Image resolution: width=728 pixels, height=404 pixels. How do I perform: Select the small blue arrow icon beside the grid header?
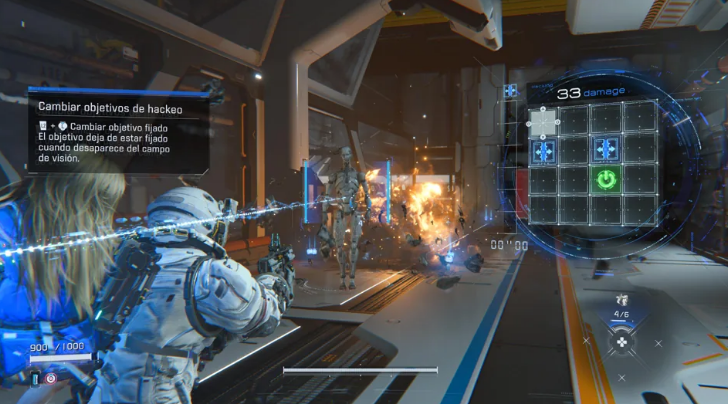pyautogui.click(x=510, y=91)
